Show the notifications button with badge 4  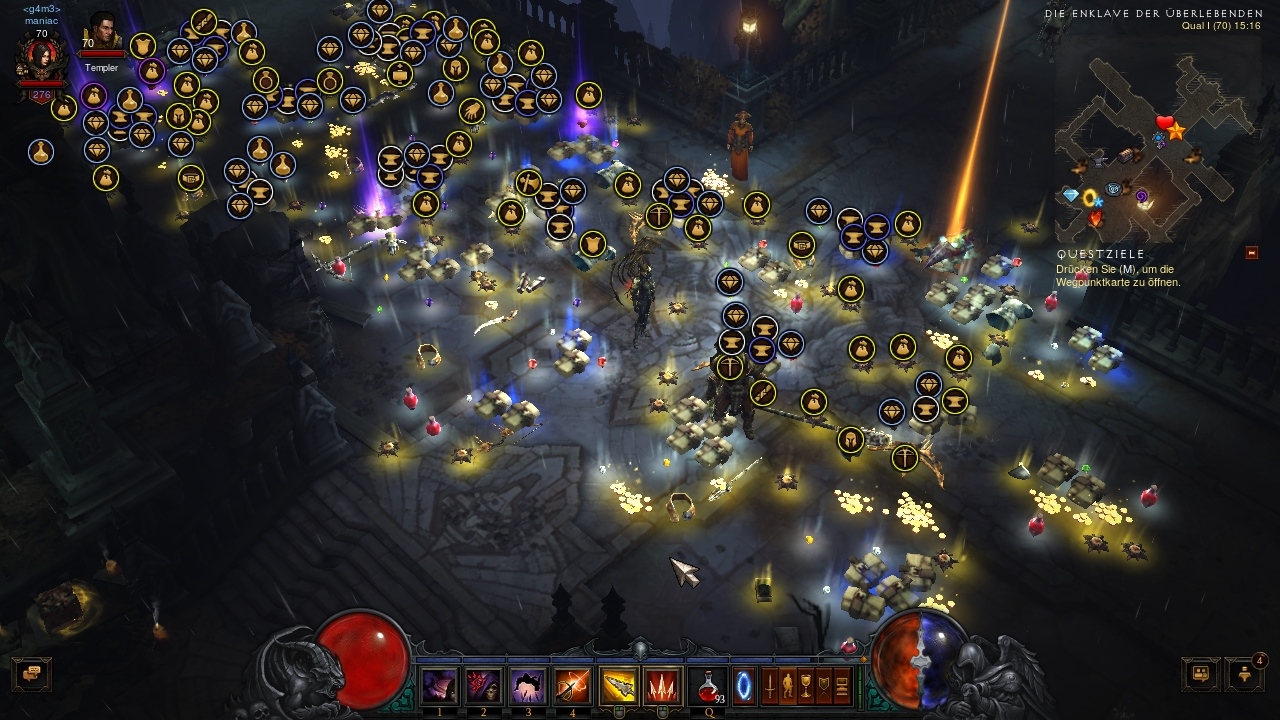[x=1244, y=674]
